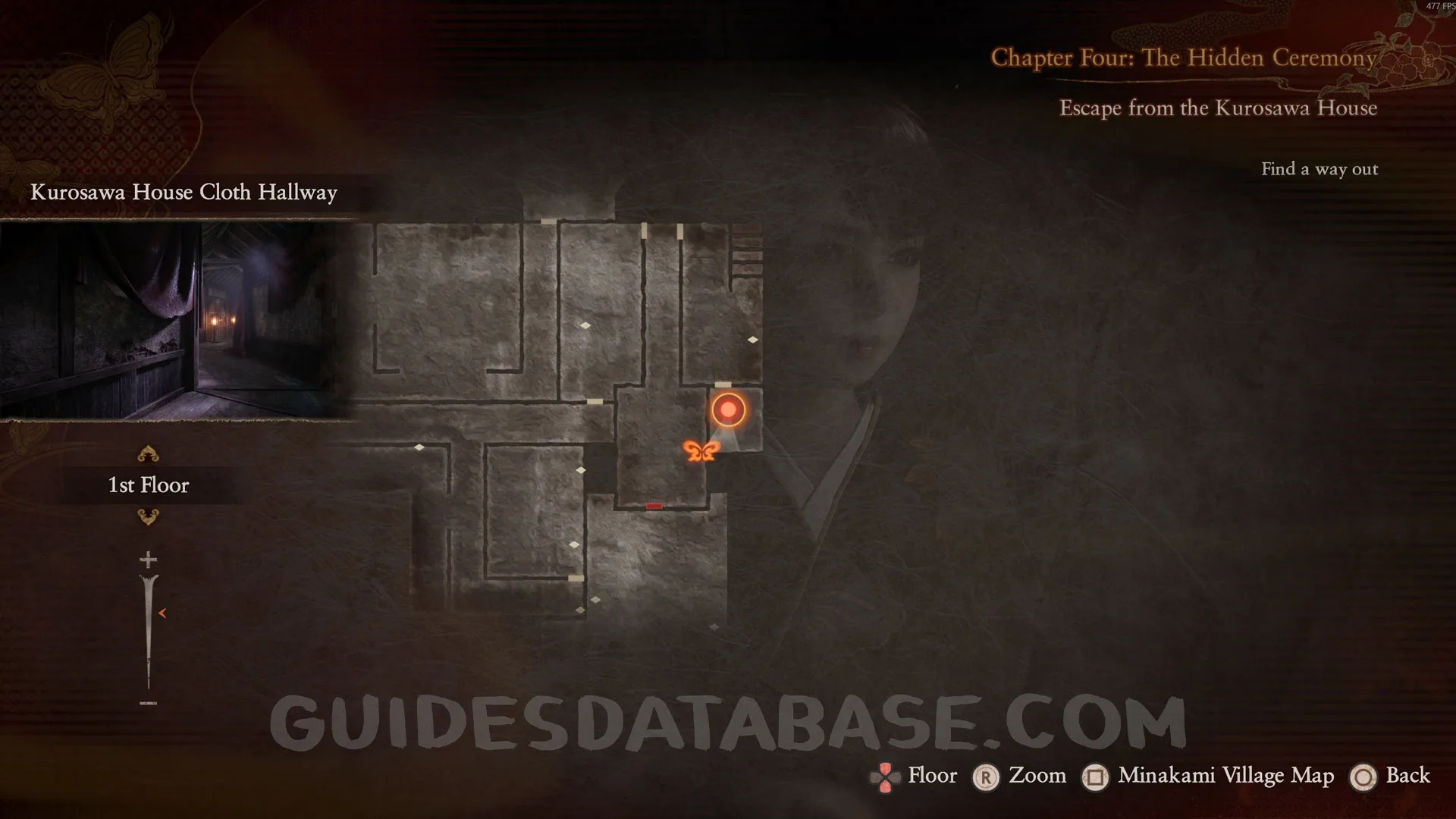
Task: Open the Minakami Village Map
Action: point(1225,775)
